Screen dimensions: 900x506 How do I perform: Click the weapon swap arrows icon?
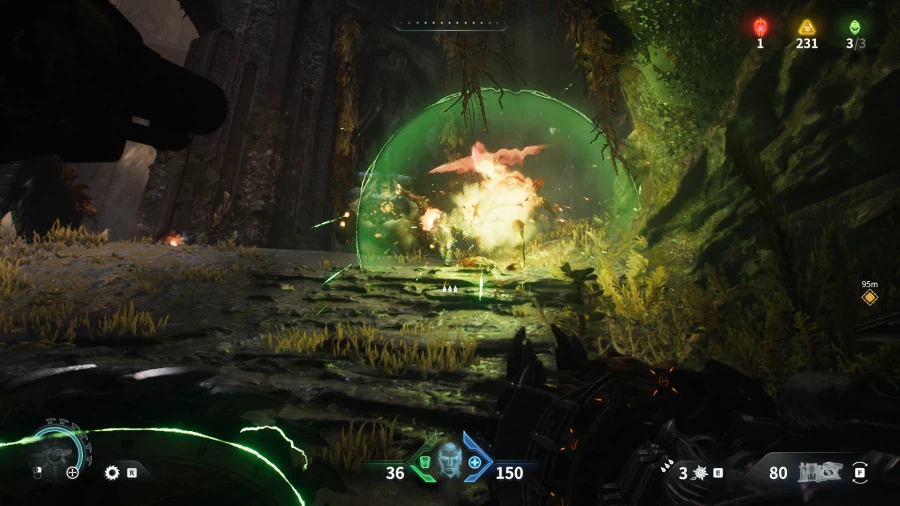(860, 471)
